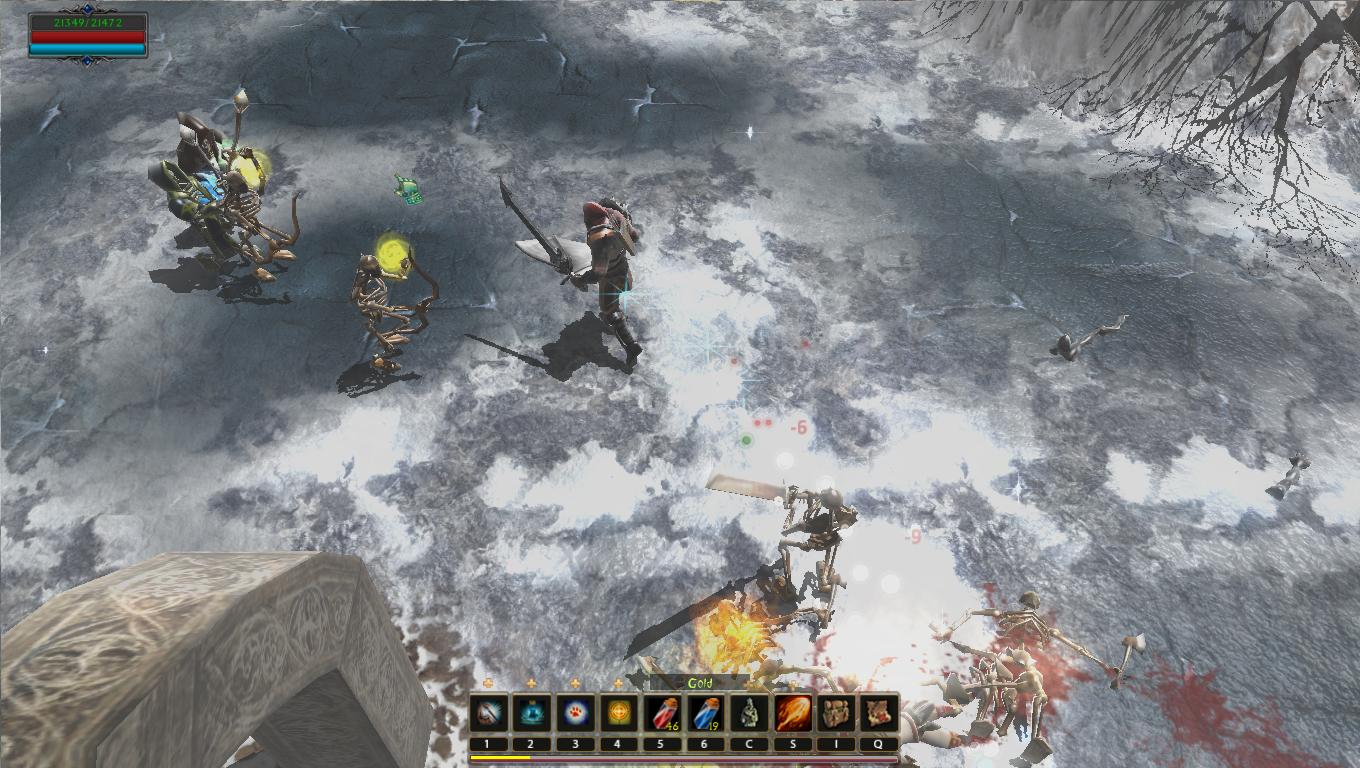The image size is (1360, 768).
Task: Click the yellow experience bar below the hotbar
Action: point(500,756)
